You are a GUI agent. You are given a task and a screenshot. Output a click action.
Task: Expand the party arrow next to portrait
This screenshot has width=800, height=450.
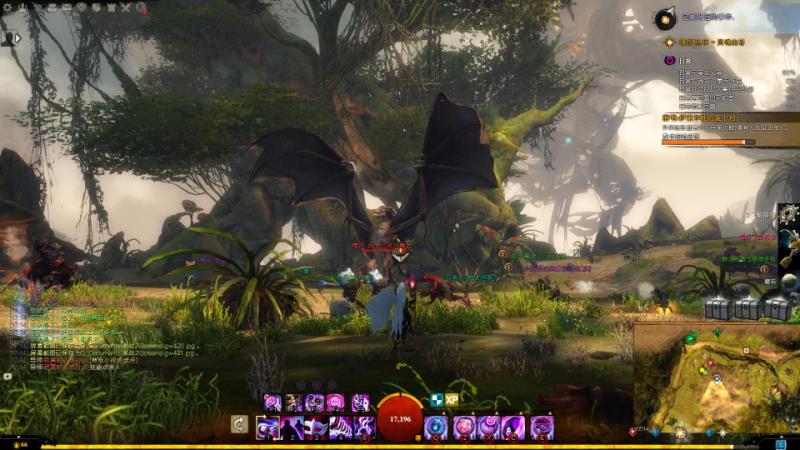click(x=21, y=38)
